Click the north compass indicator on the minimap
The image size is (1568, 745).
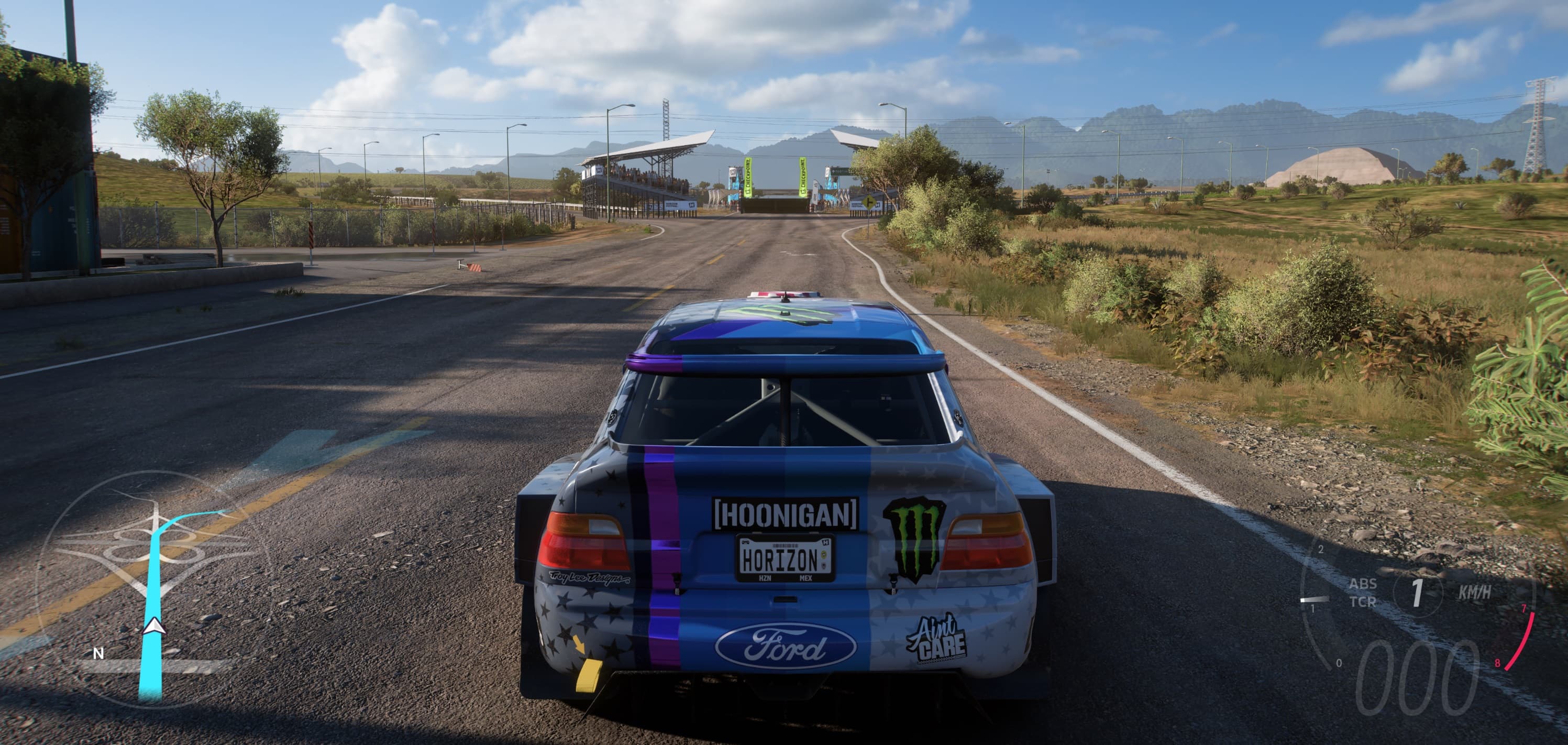point(98,654)
